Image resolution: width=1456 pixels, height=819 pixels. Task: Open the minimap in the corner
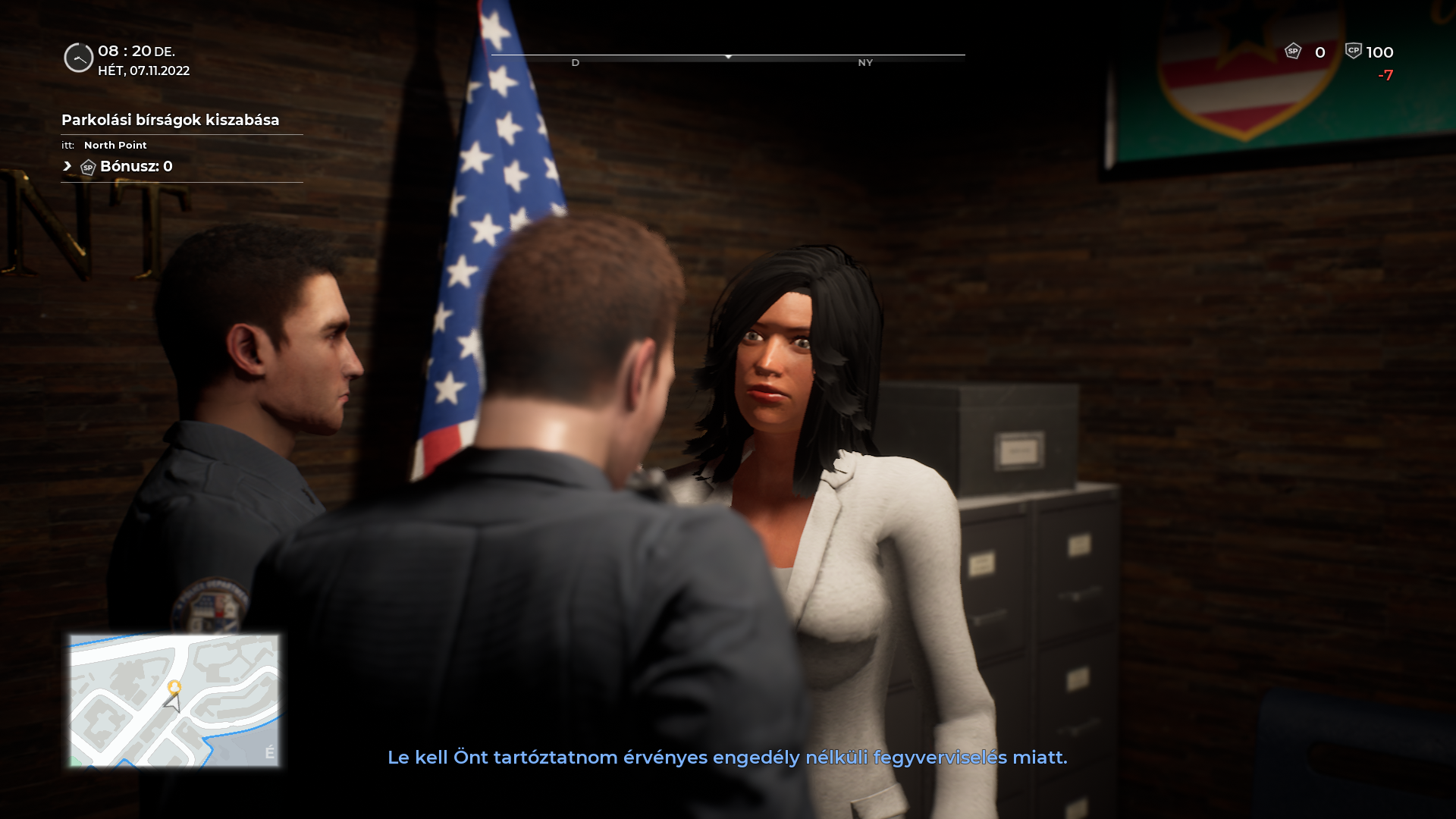(x=174, y=700)
